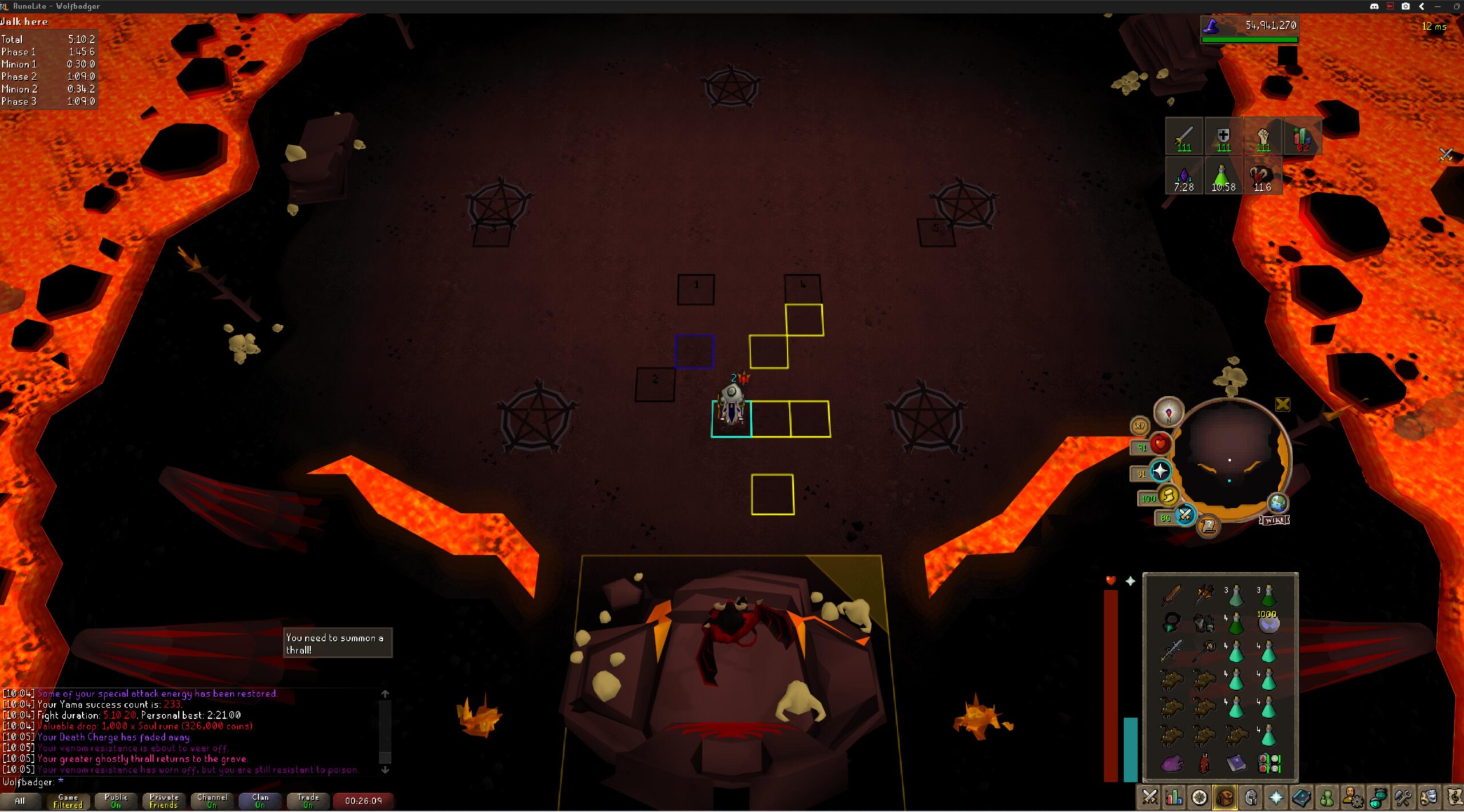Activate the special attack orb
Viewport: 1464px width, 812px height.
point(1185,515)
